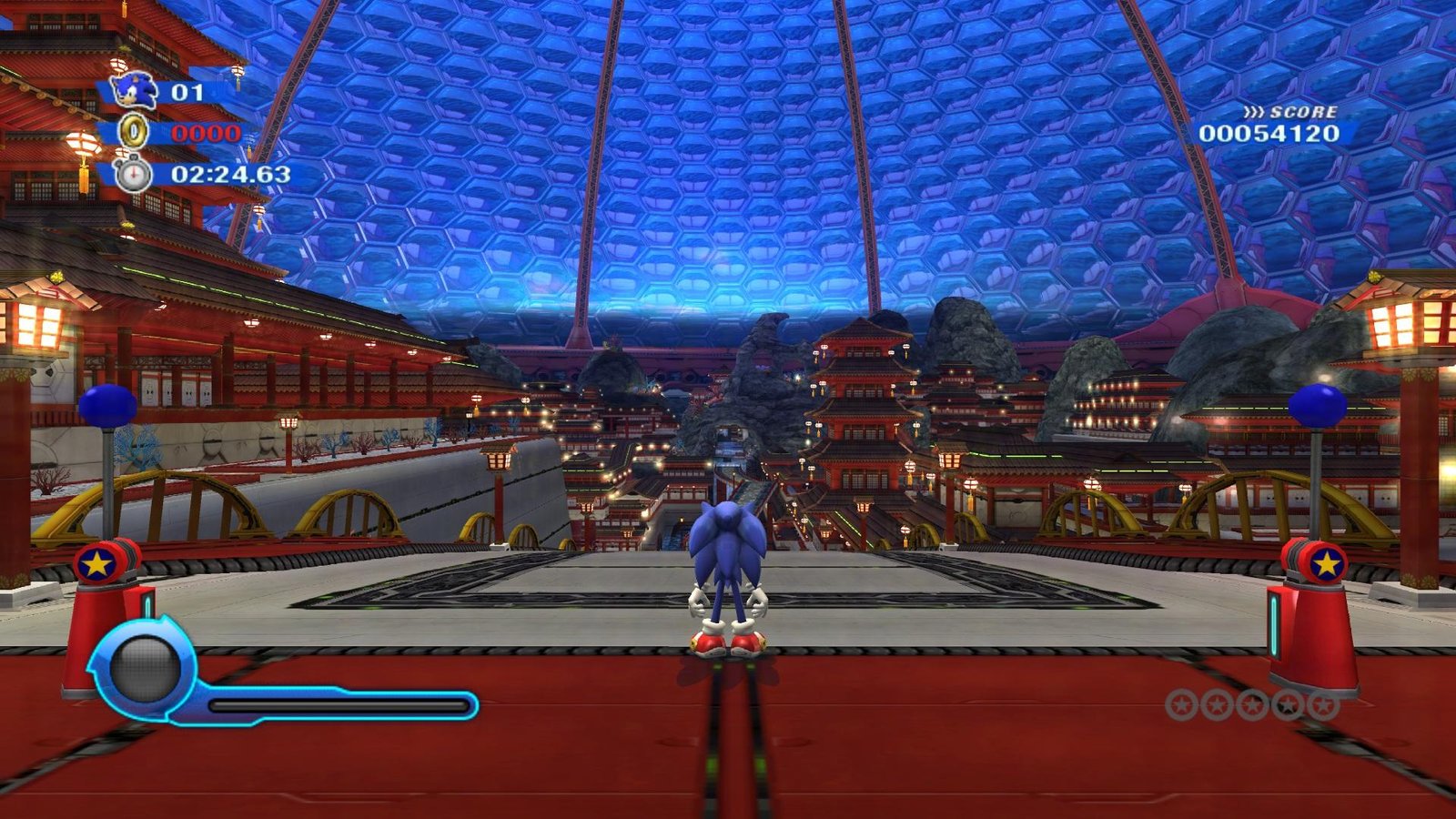Click the SCORE label arrows icon
Image resolution: width=1456 pixels, height=819 pixels.
[x=1255, y=113]
